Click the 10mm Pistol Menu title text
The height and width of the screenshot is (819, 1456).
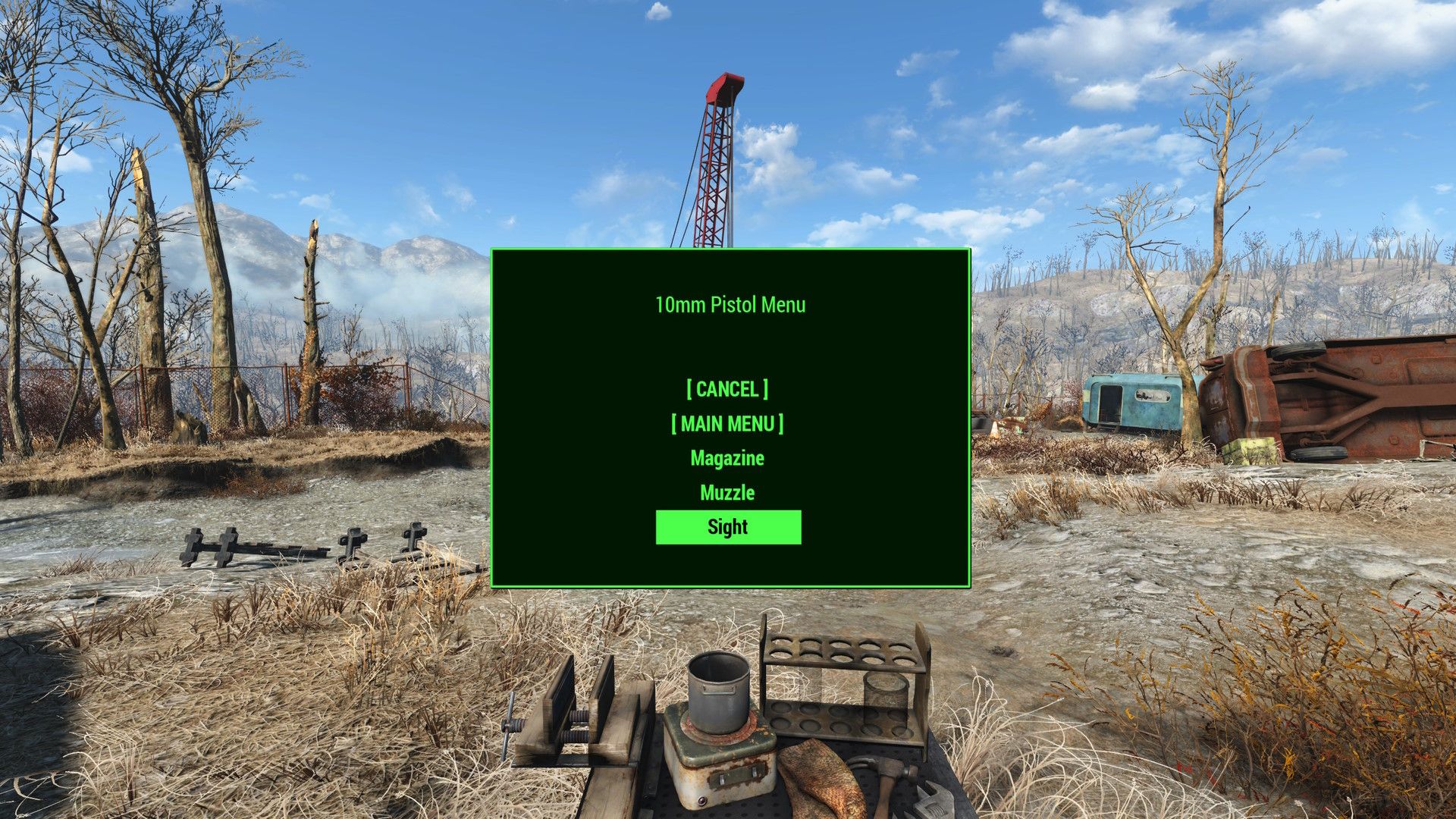point(730,305)
